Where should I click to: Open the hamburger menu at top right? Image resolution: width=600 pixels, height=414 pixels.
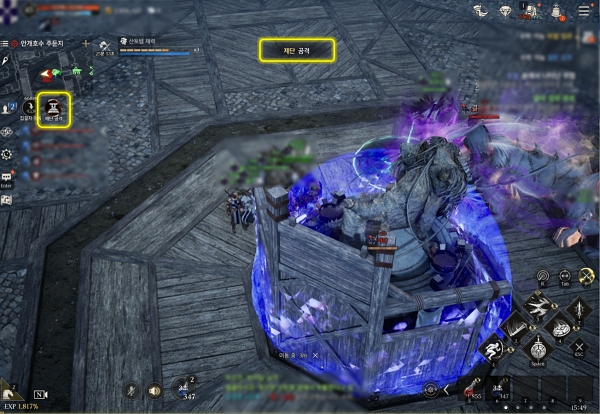(x=584, y=12)
